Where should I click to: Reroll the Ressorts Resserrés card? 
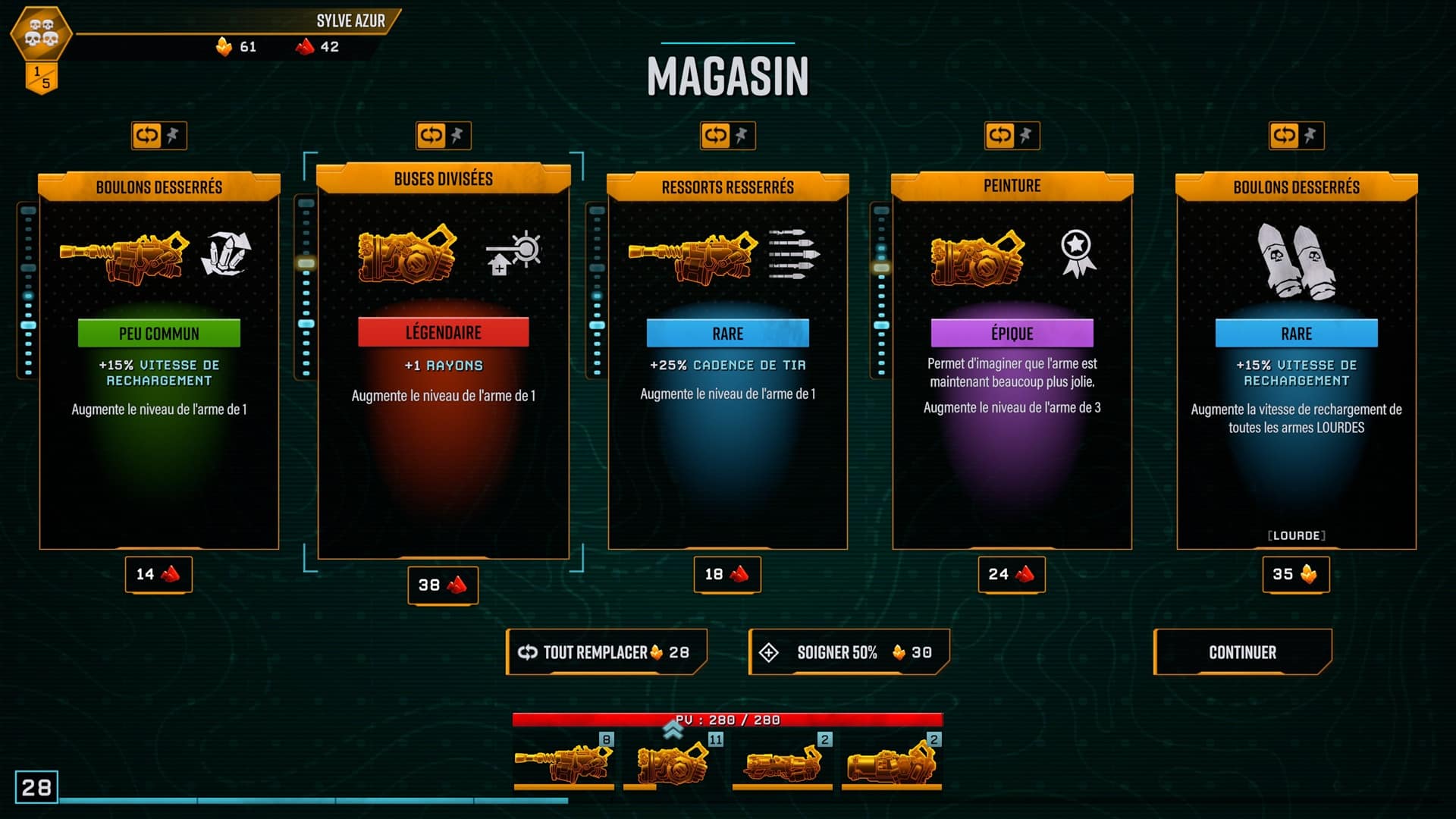715,136
